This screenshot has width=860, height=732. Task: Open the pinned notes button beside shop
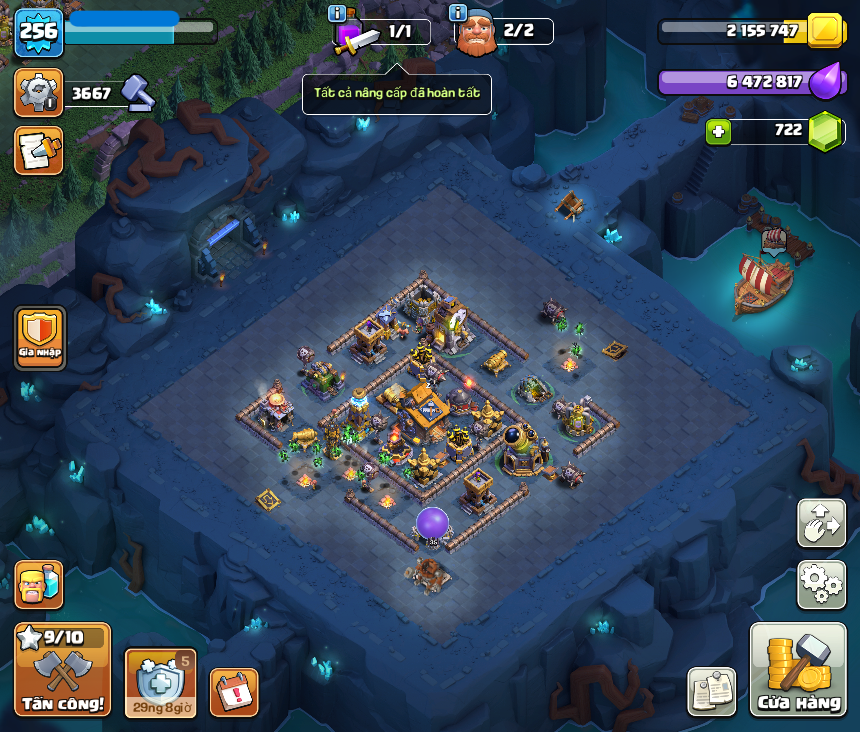711,691
